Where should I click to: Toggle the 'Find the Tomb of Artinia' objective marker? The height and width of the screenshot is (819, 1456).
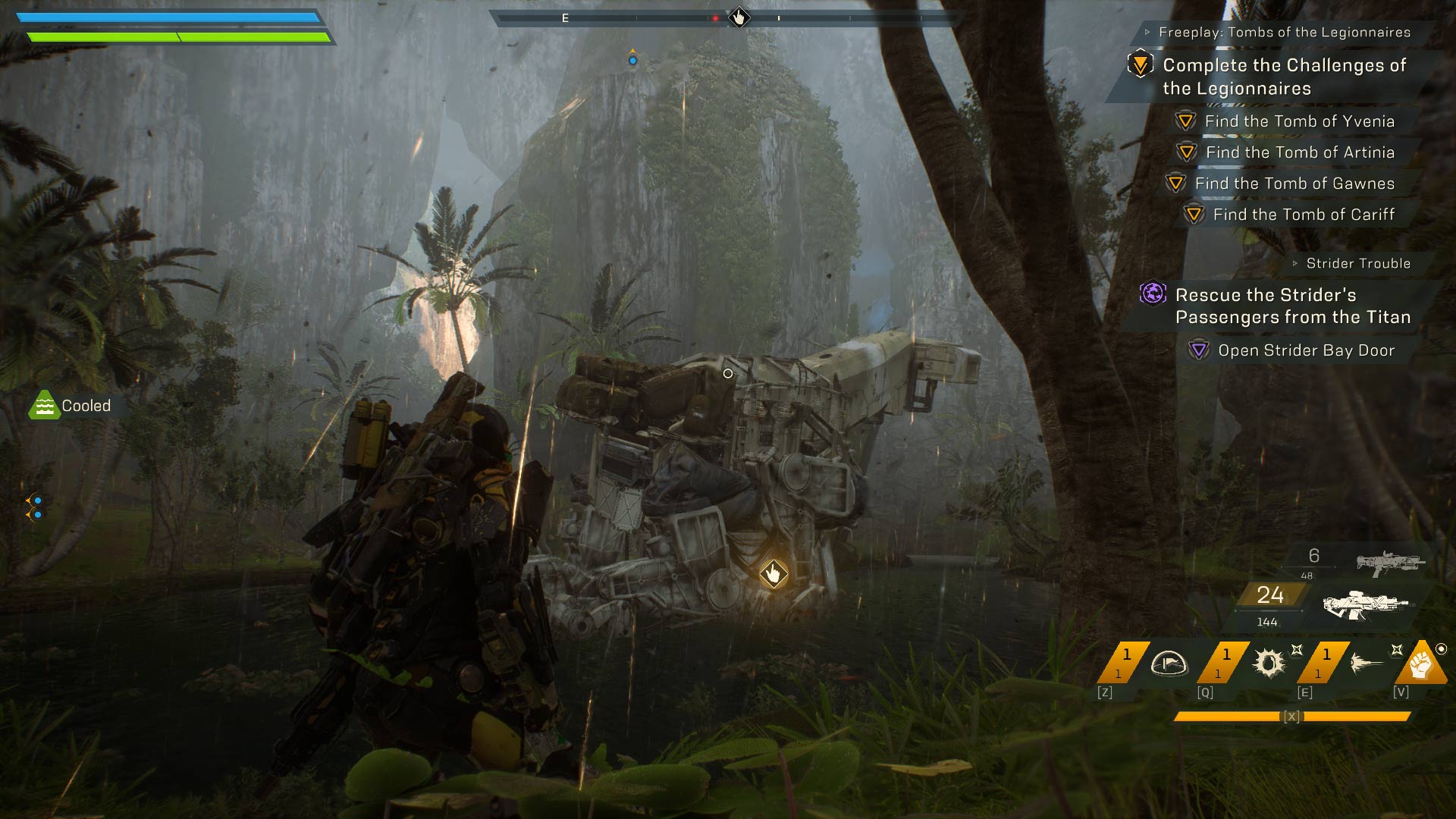click(1186, 151)
